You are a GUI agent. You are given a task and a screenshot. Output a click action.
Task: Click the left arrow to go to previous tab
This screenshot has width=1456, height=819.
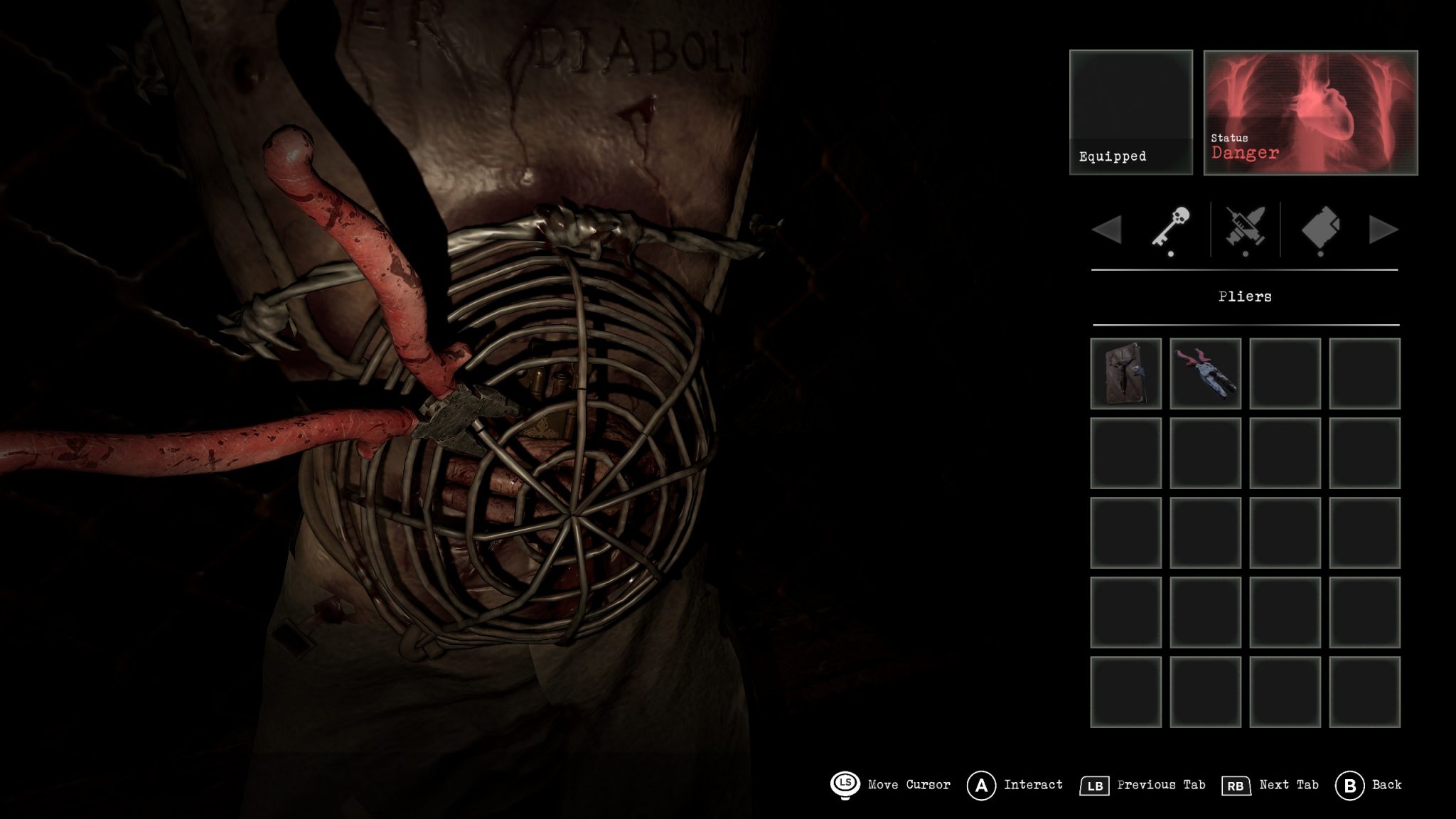pos(1106,230)
